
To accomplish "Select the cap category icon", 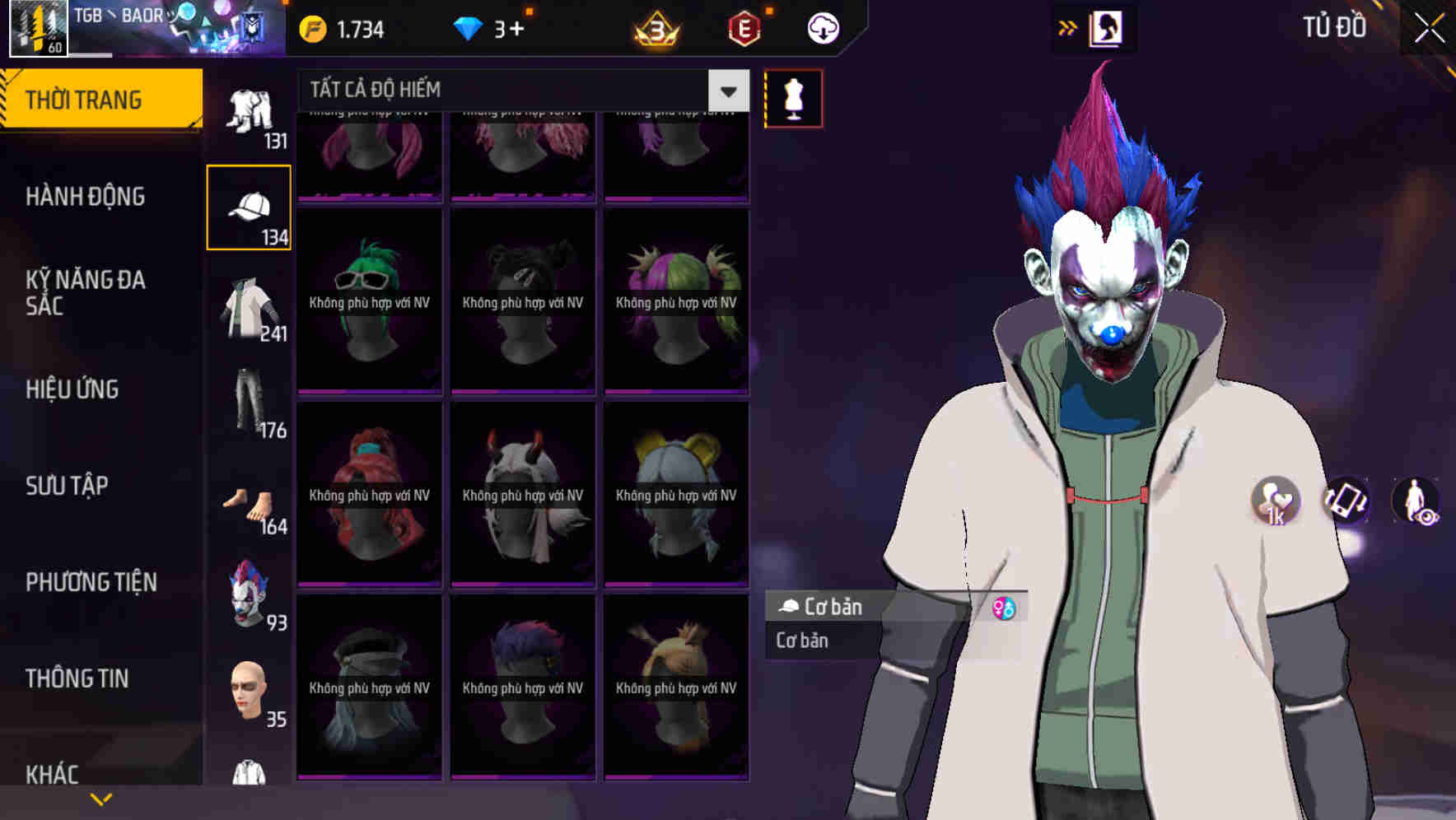I will tap(249, 205).
